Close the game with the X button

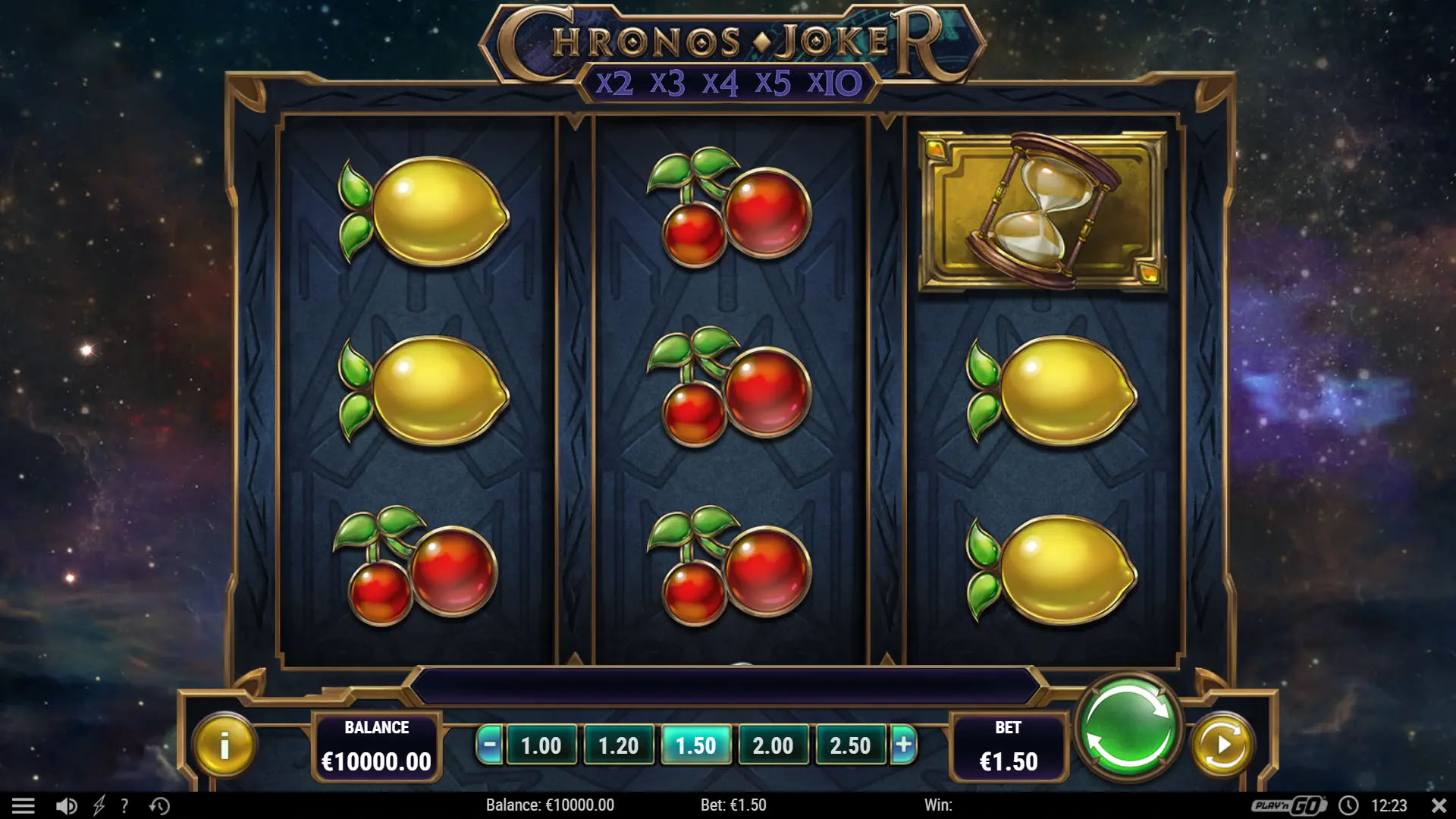1439,805
